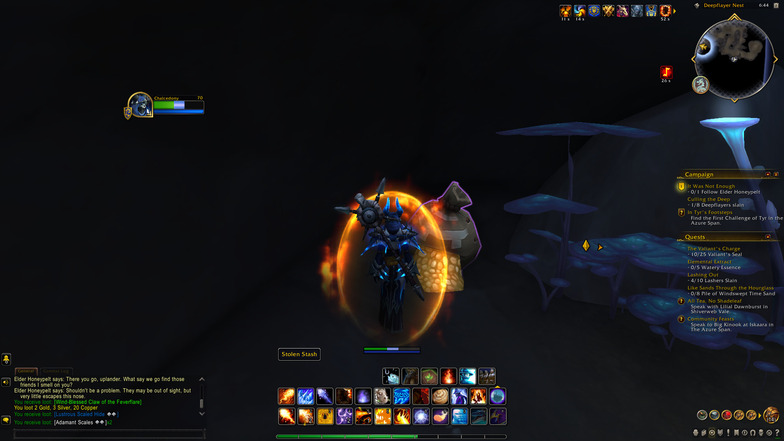
Task: Open the main backpack bag
Action: (771, 415)
